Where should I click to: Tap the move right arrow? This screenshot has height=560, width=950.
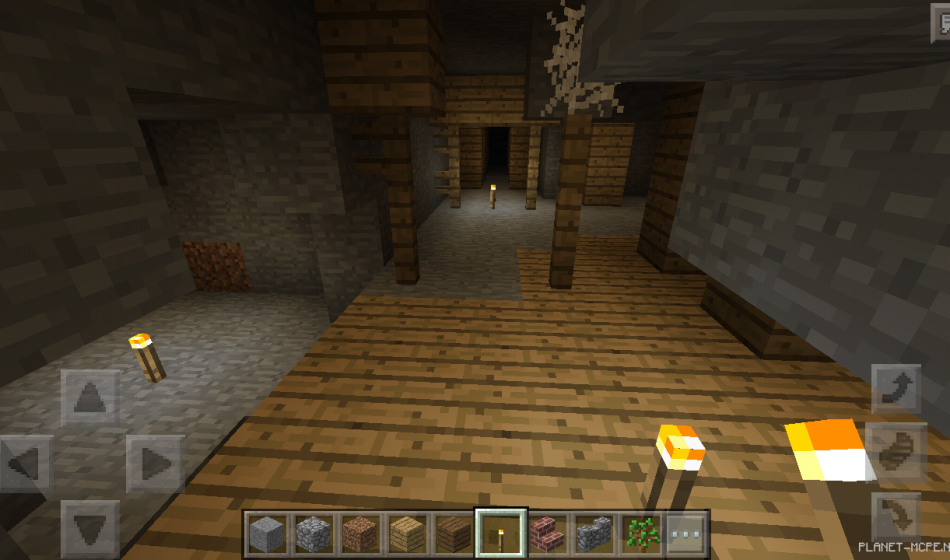point(154,463)
